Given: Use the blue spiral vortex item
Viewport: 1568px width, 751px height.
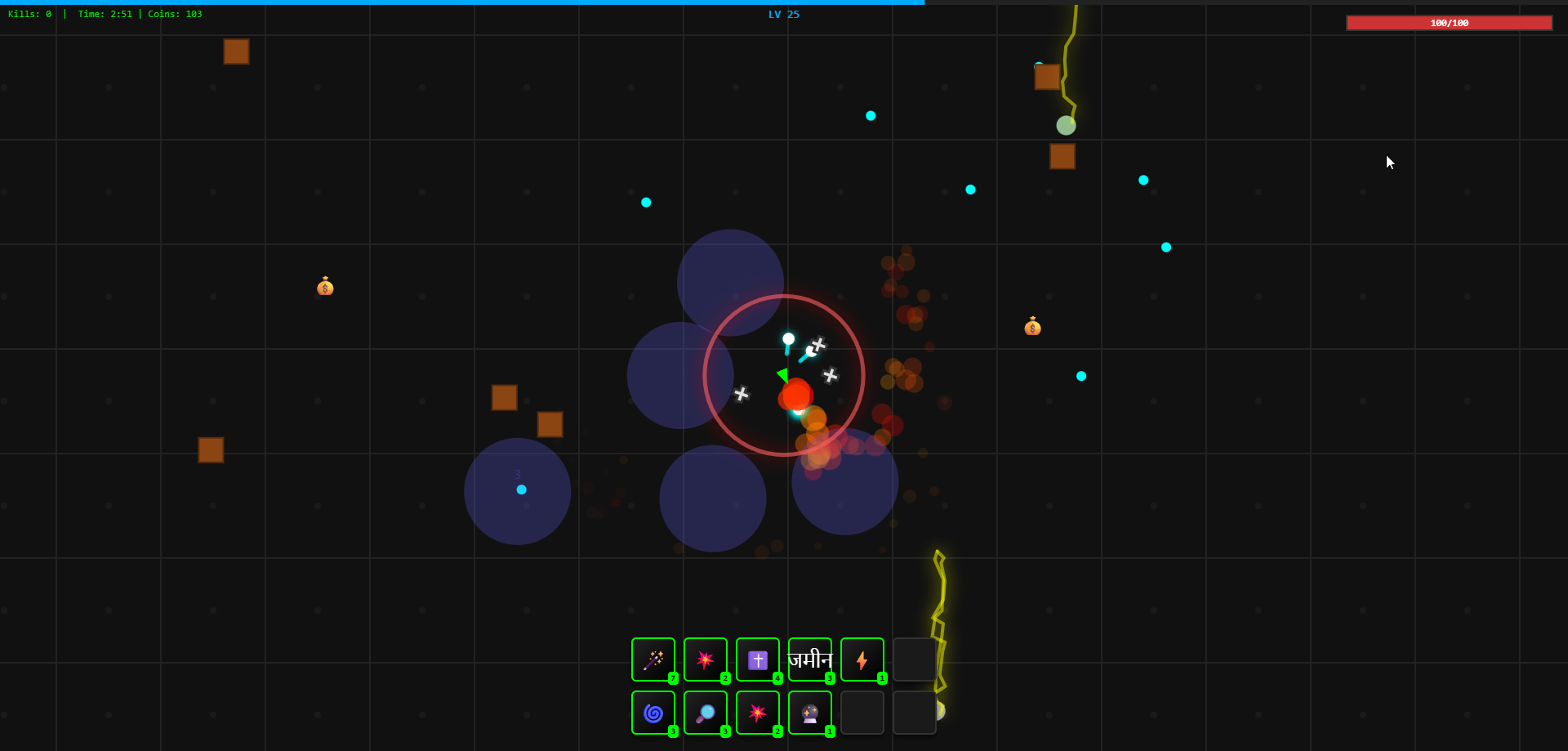Looking at the screenshot, I should (x=653, y=713).
